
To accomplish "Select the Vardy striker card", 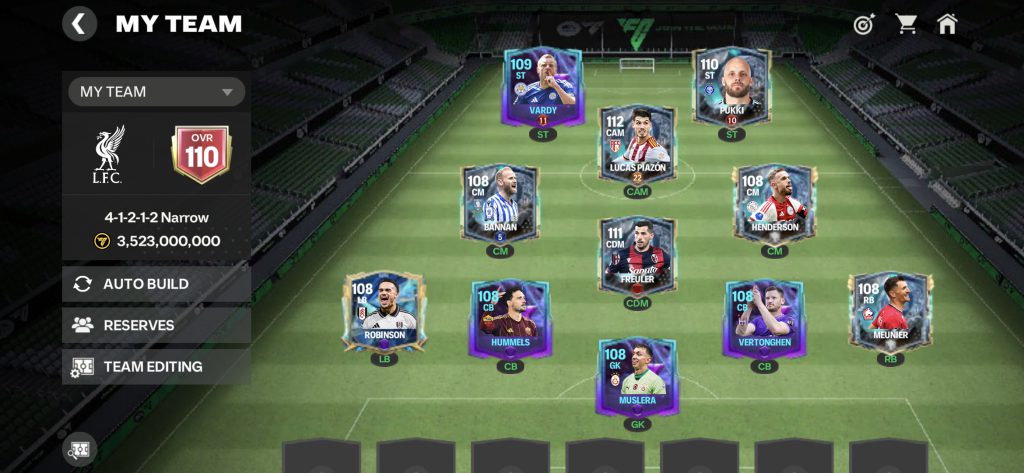I will [543, 88].
